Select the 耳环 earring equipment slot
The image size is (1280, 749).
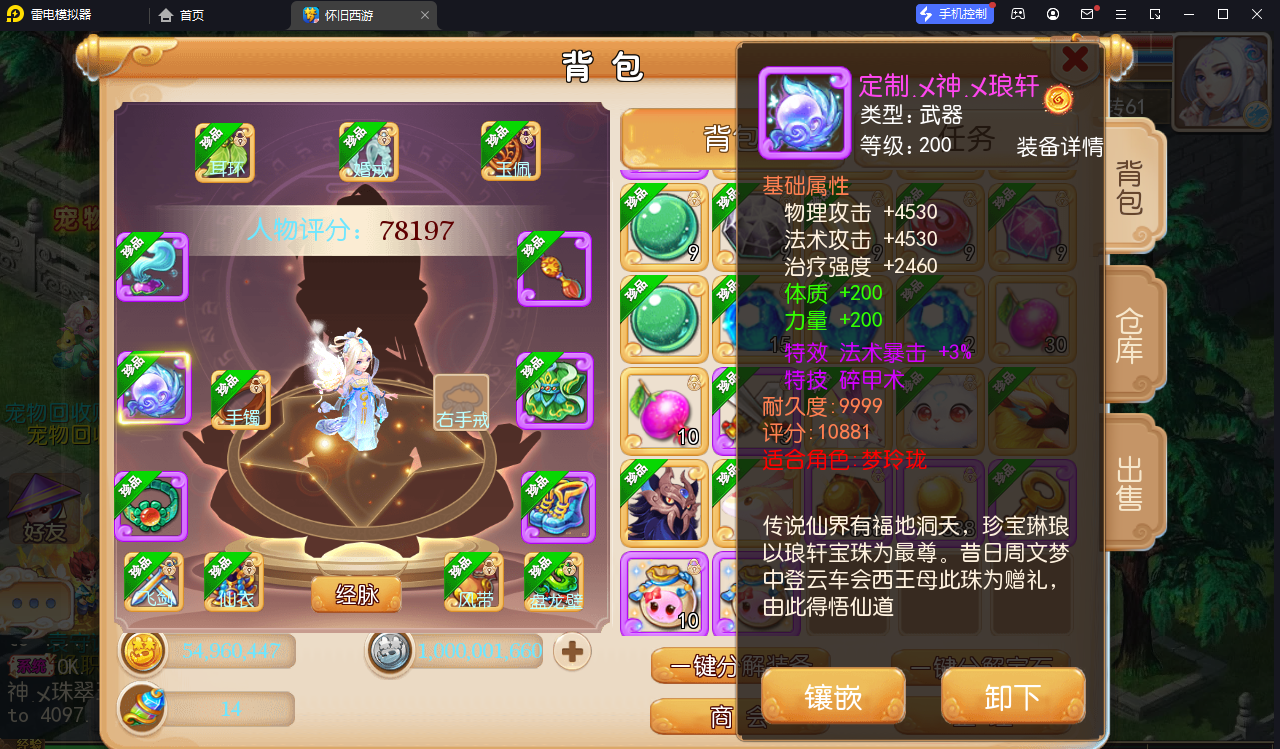click(x=222, y=152)
